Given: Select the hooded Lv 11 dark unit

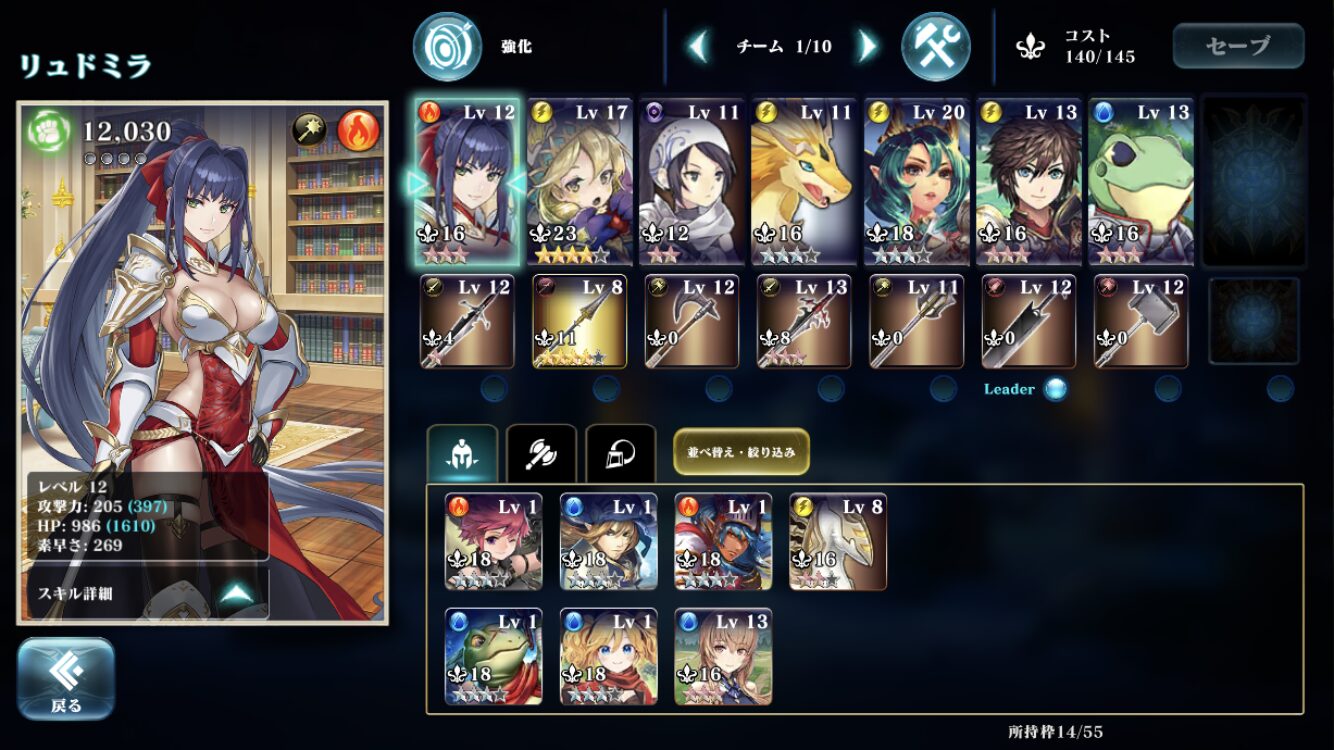Looking at the screenshot, I should (691, 182).
